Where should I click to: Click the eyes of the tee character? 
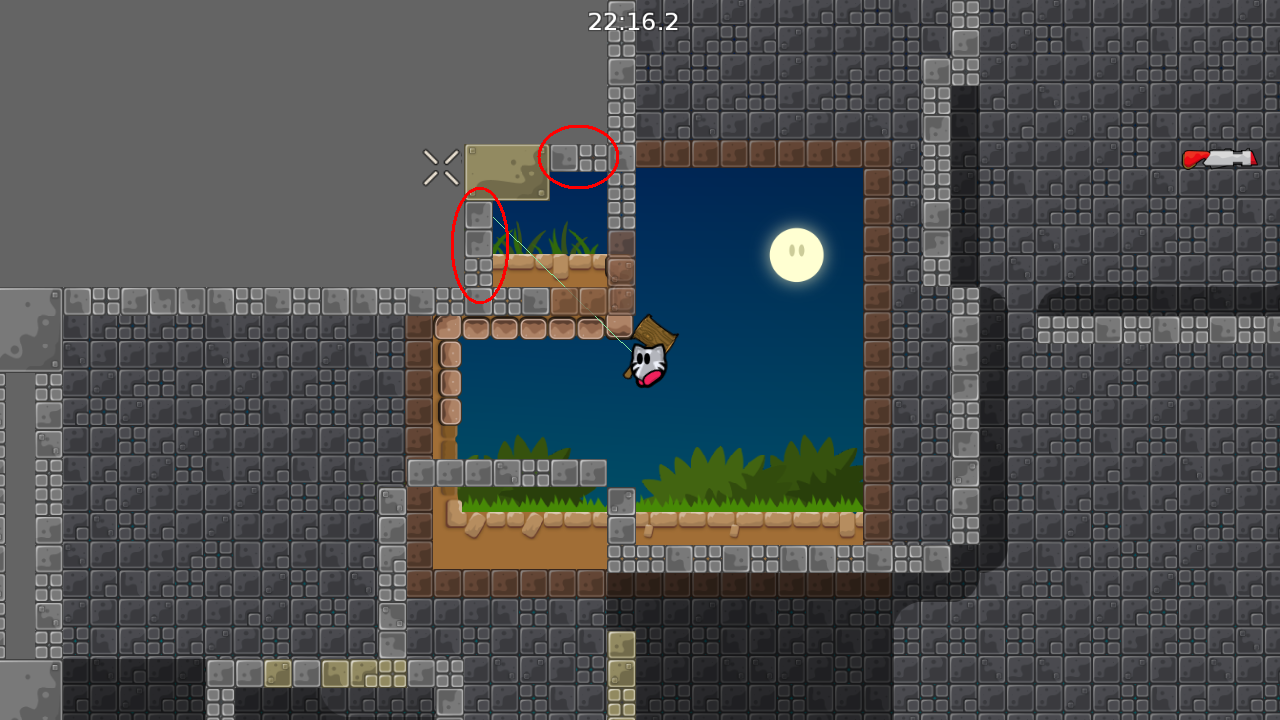pos(645,356)
